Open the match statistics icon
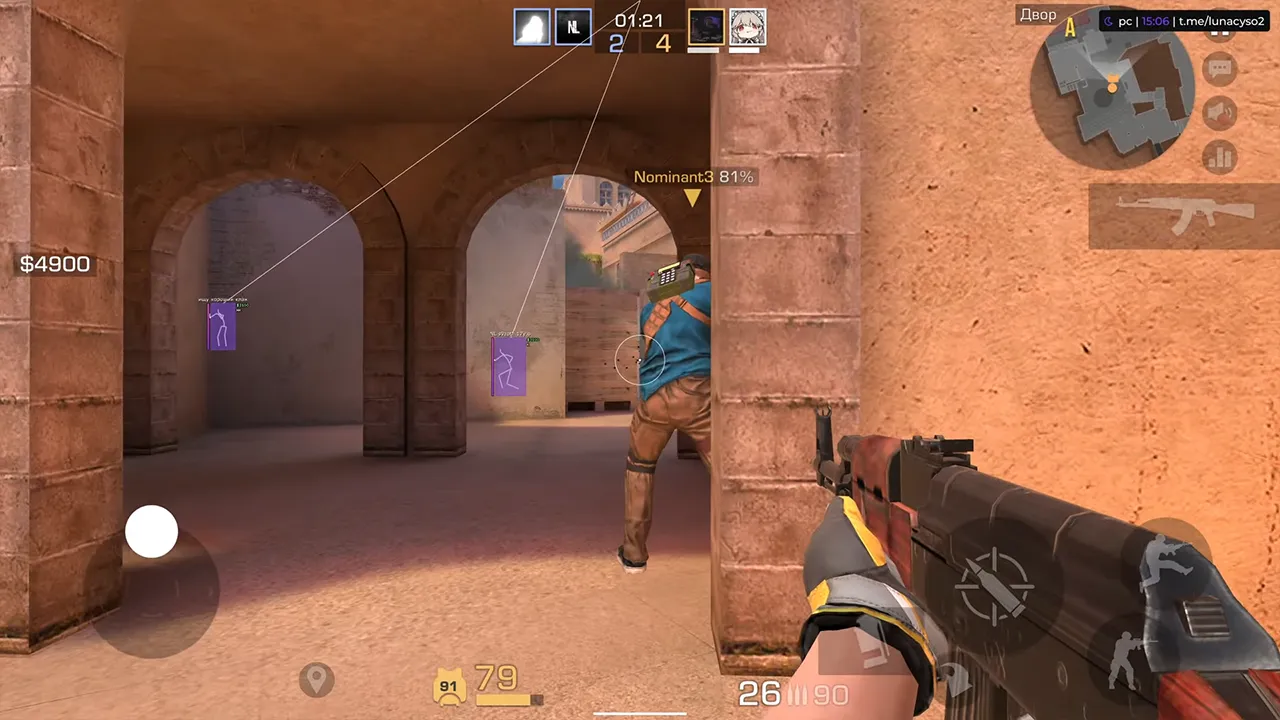 coord(1218,157)
